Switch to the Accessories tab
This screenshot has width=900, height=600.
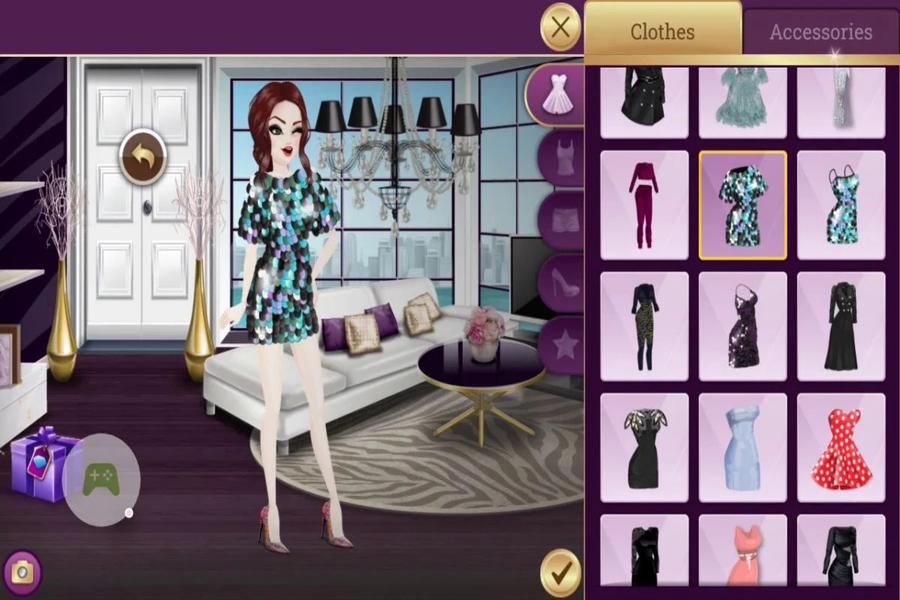[x=820, y=32]
